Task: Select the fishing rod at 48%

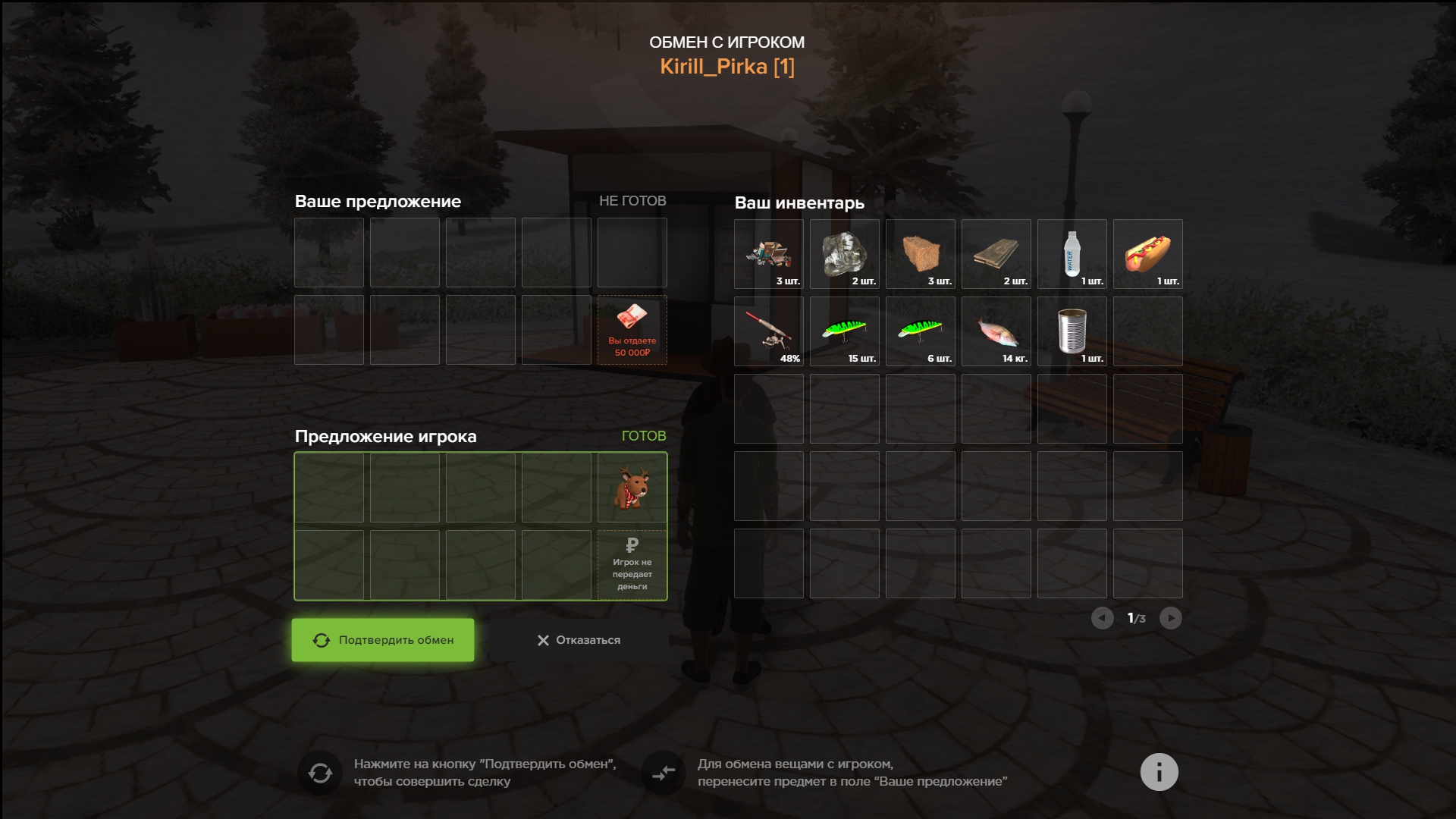Action: (x=768, y=331)
